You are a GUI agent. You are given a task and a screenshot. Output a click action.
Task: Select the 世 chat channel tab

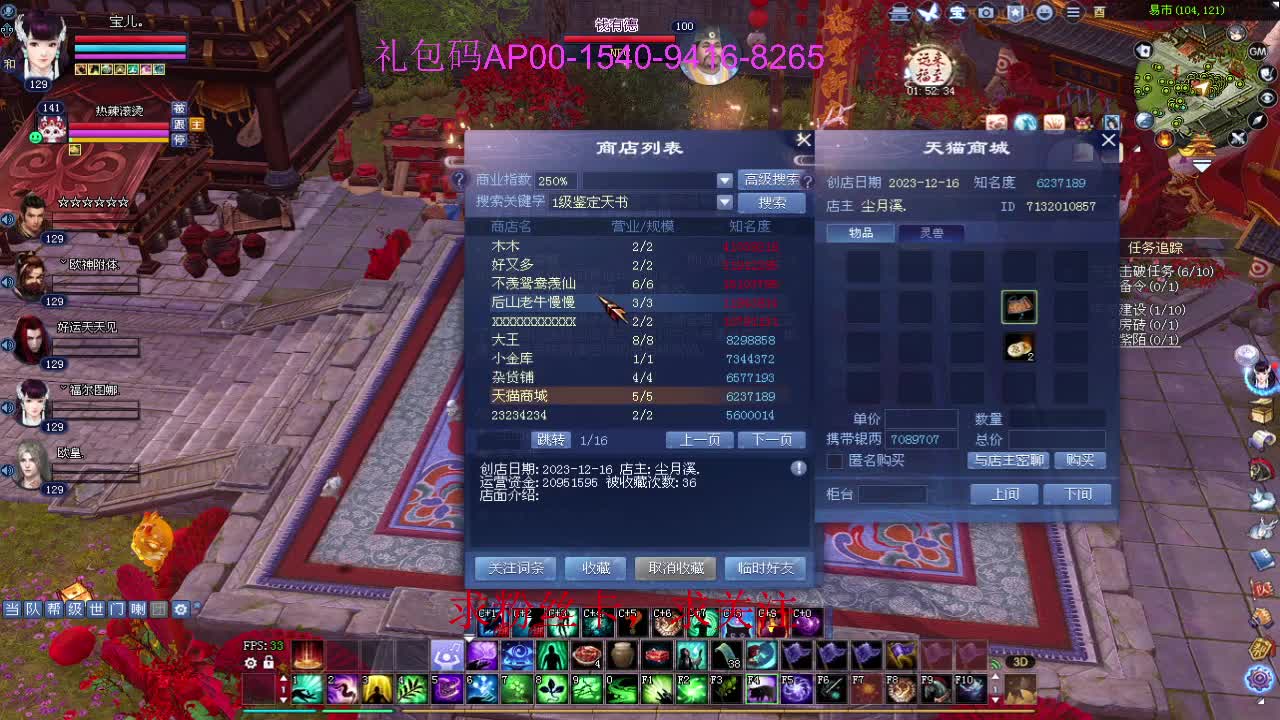(x=94, y=608)
